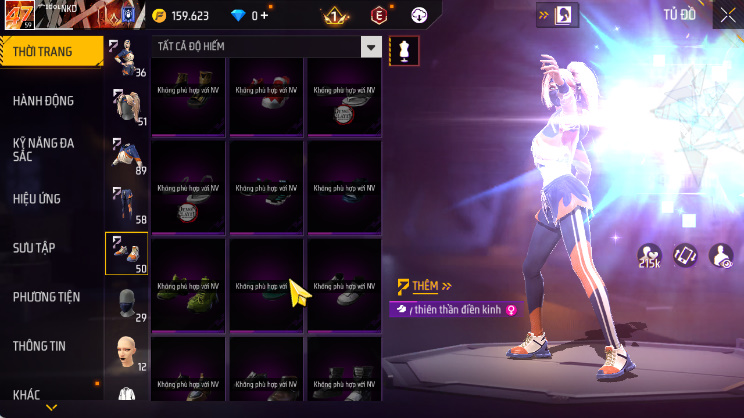Screen dimensions: 744x418
Task: Open the head category with 12 items
Action: click(127, 352)
